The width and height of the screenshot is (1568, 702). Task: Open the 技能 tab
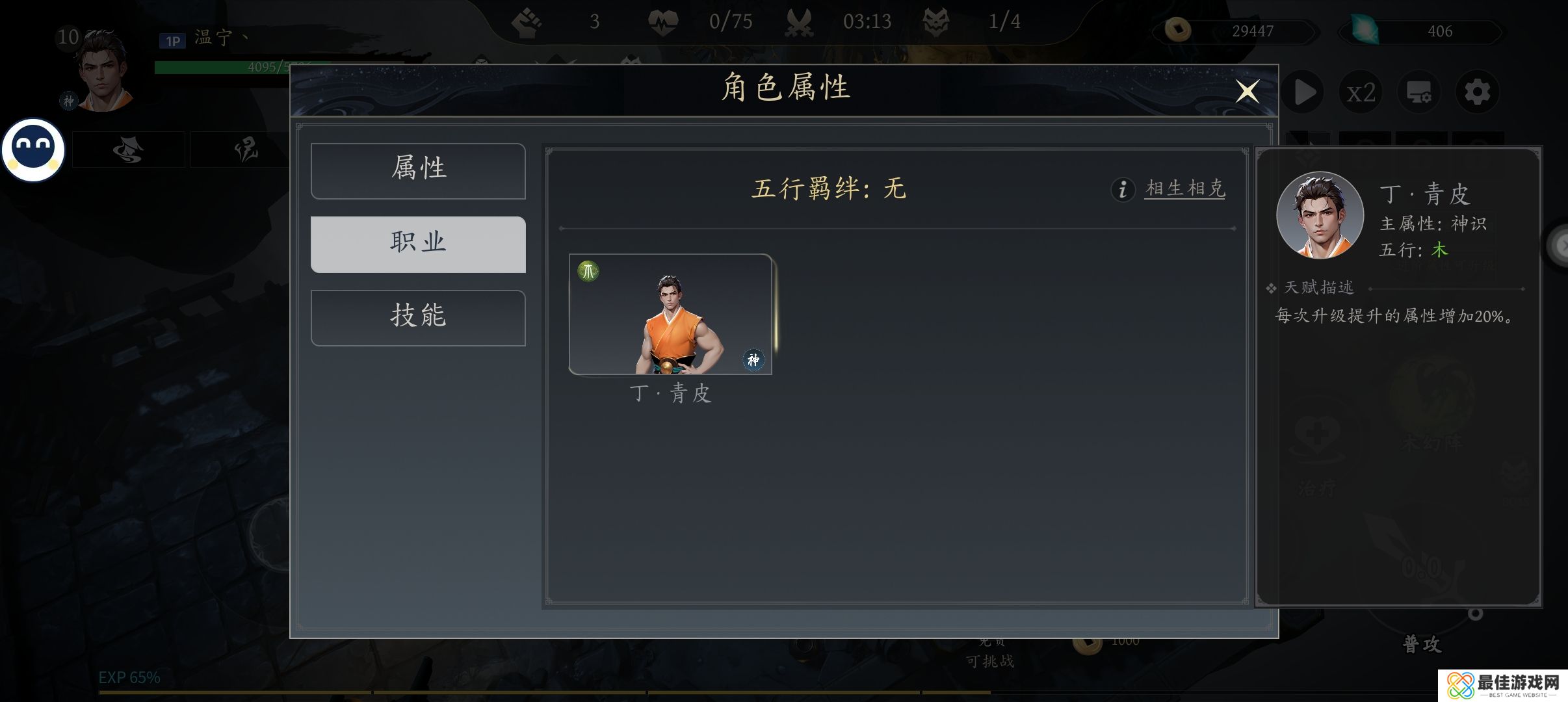coord(418,317)
